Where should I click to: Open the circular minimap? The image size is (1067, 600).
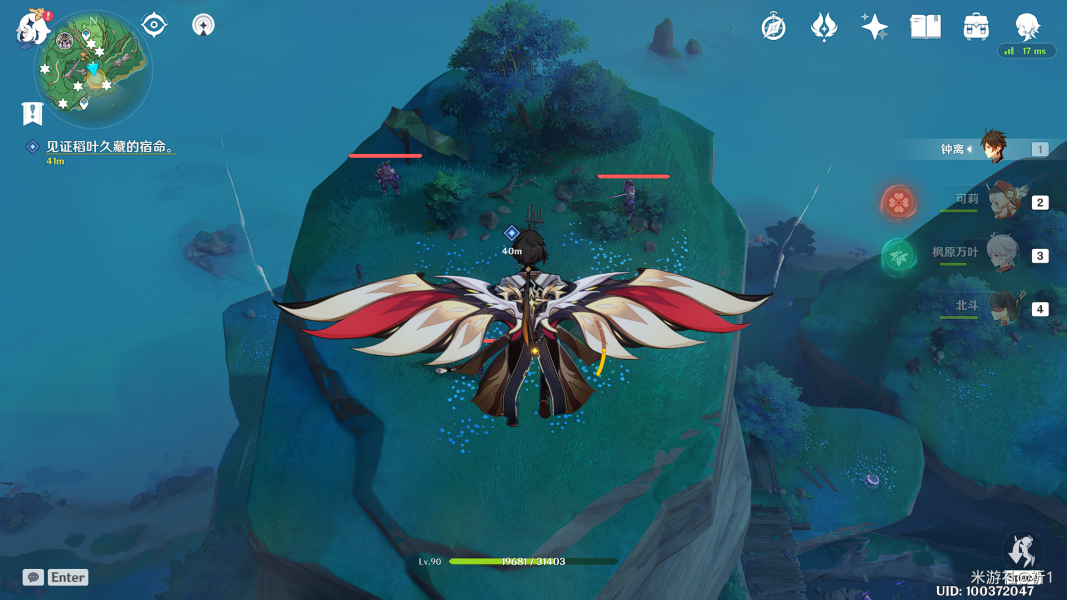92,70
